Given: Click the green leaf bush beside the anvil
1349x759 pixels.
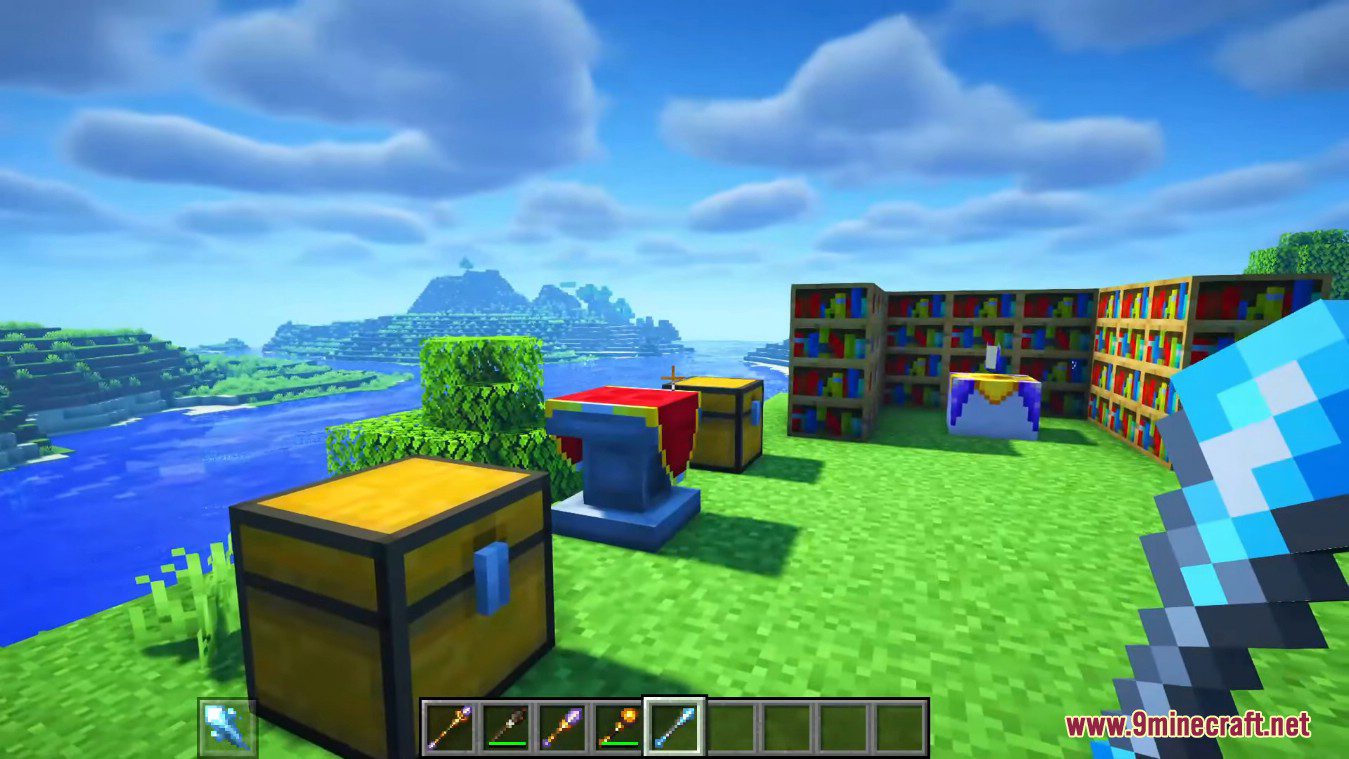Looking at the screenshot, I should click(480, 420).
